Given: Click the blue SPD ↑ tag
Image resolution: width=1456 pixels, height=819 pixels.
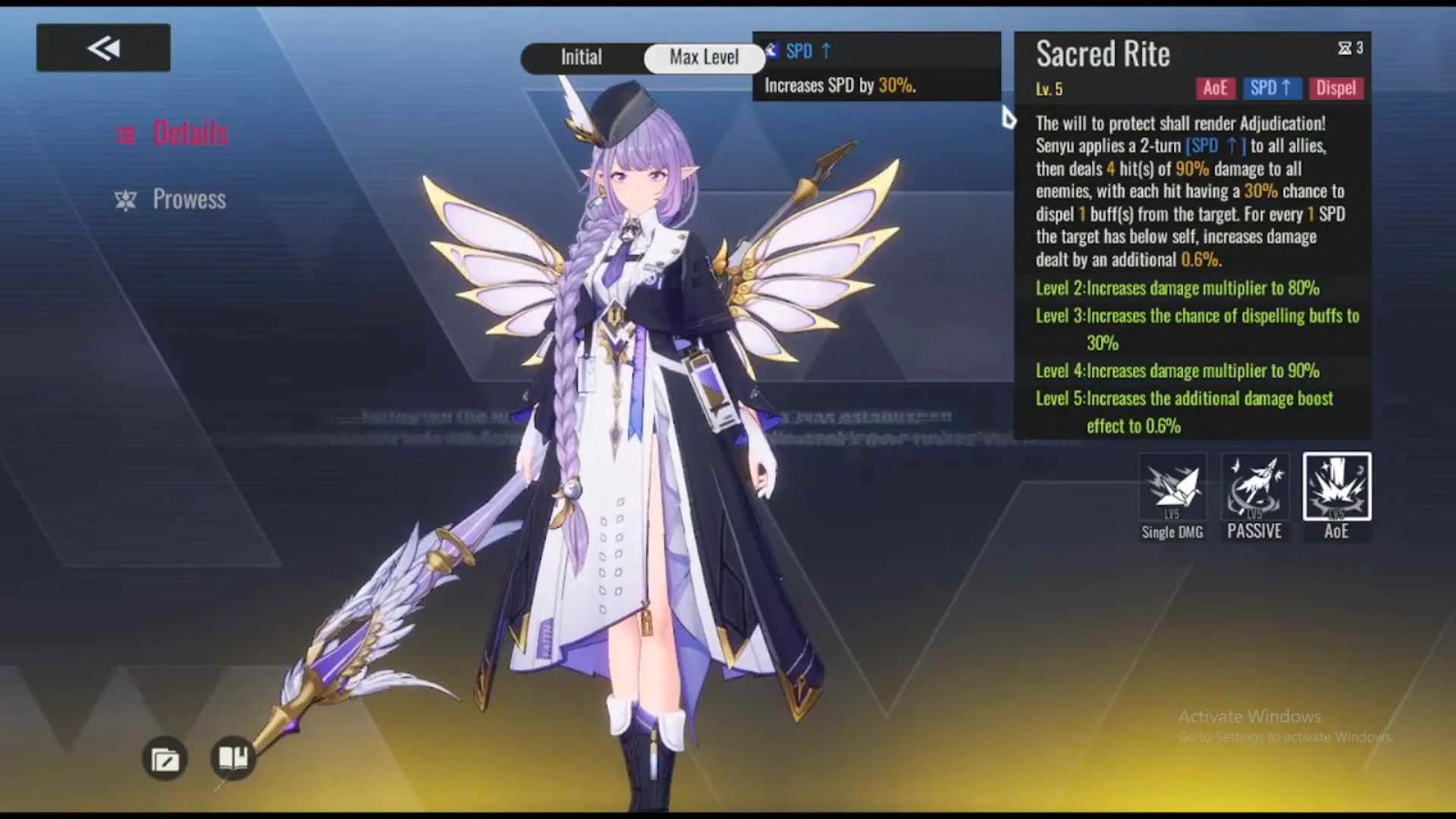Looking at the screenshot, I should (x=1272, y=88).
